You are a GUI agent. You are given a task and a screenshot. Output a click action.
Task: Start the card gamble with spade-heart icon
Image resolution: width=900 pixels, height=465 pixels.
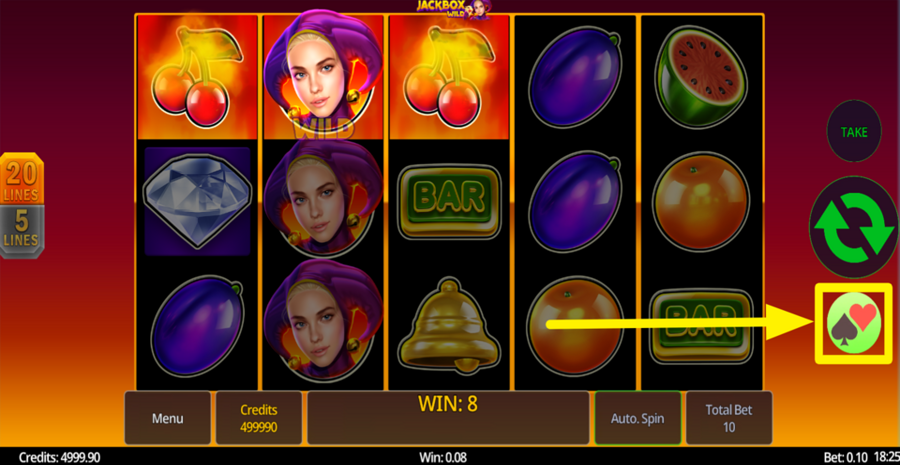tap(853, 323)
